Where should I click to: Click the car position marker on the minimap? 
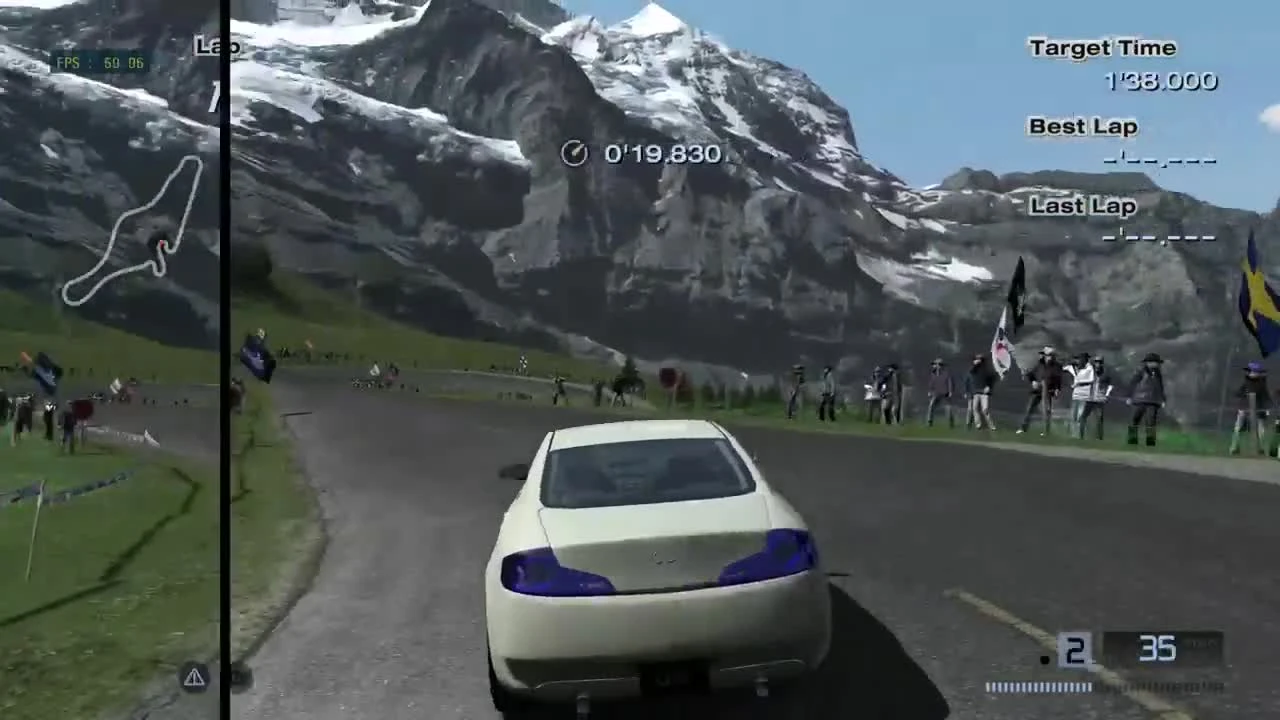pos(160,245)
